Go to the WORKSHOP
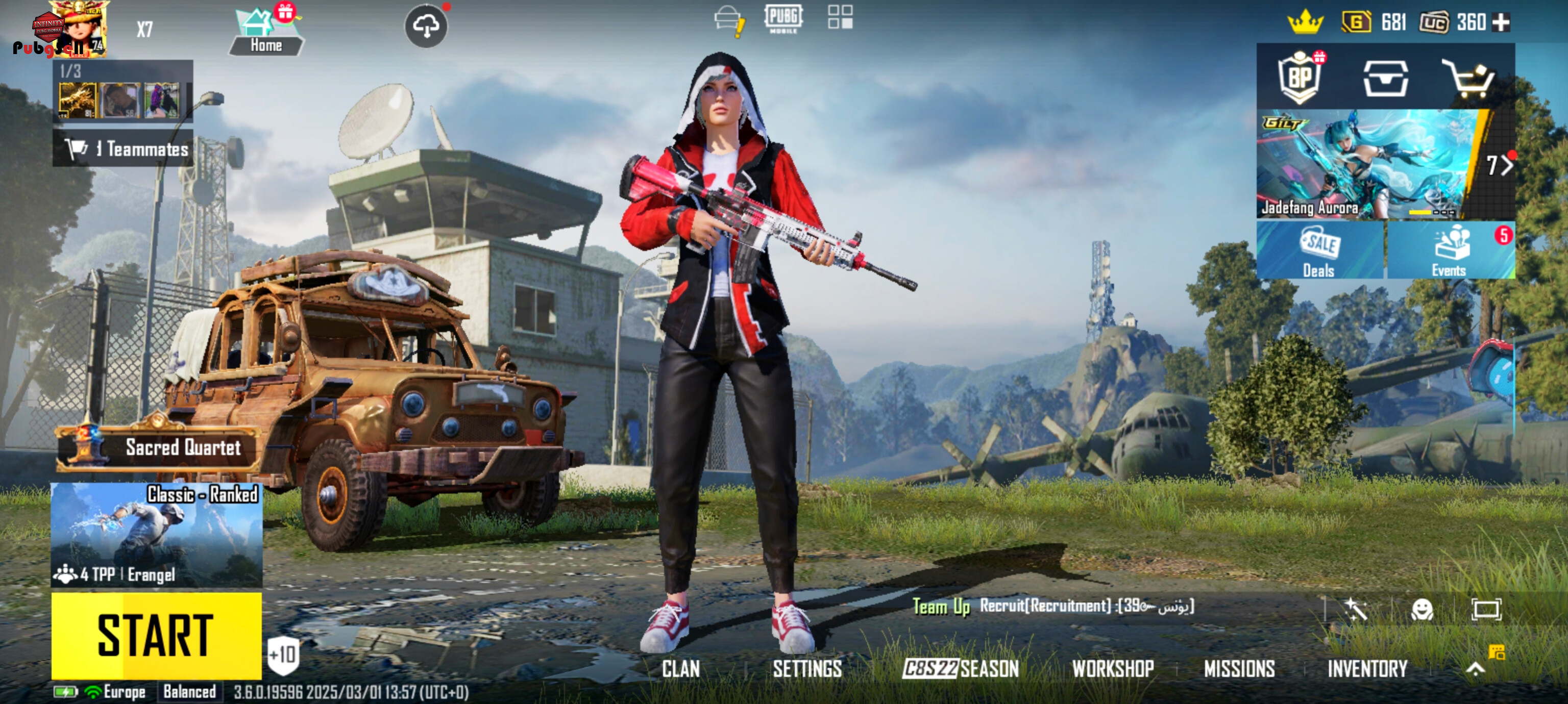1568x704 pixels. pos(1113,669)
